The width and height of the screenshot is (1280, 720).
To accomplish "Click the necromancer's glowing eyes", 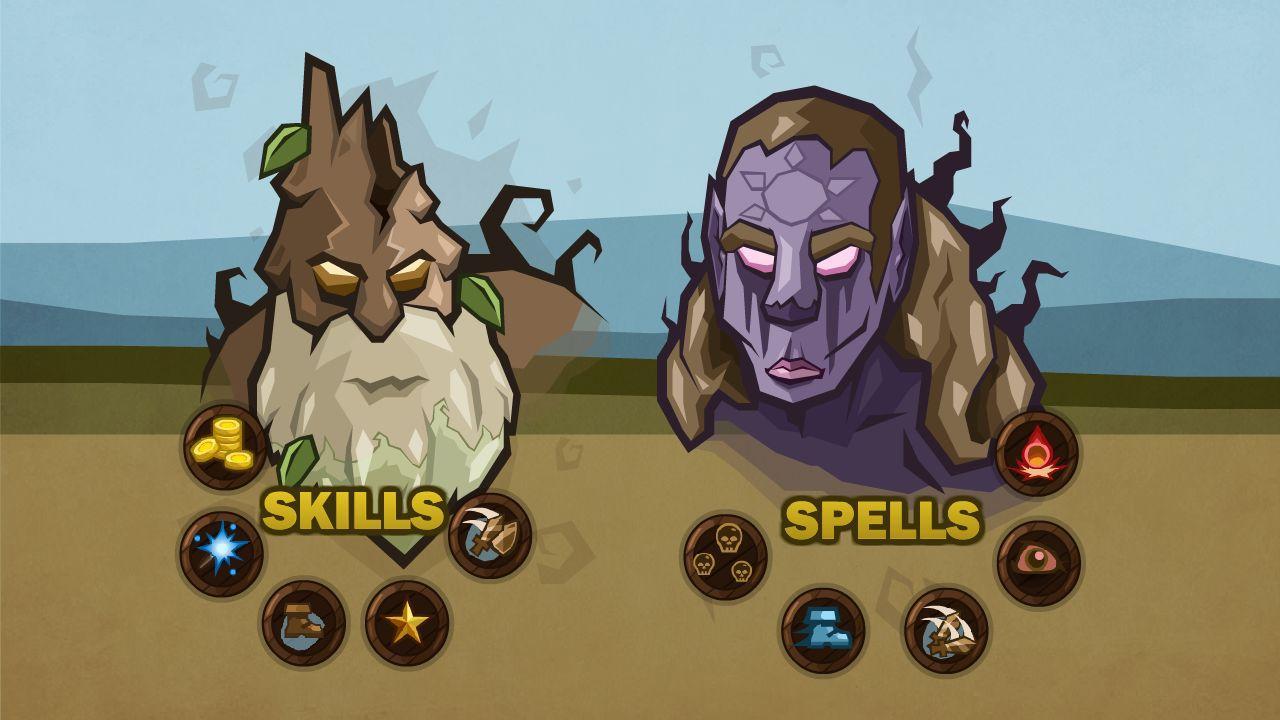I will pos(800,258).
